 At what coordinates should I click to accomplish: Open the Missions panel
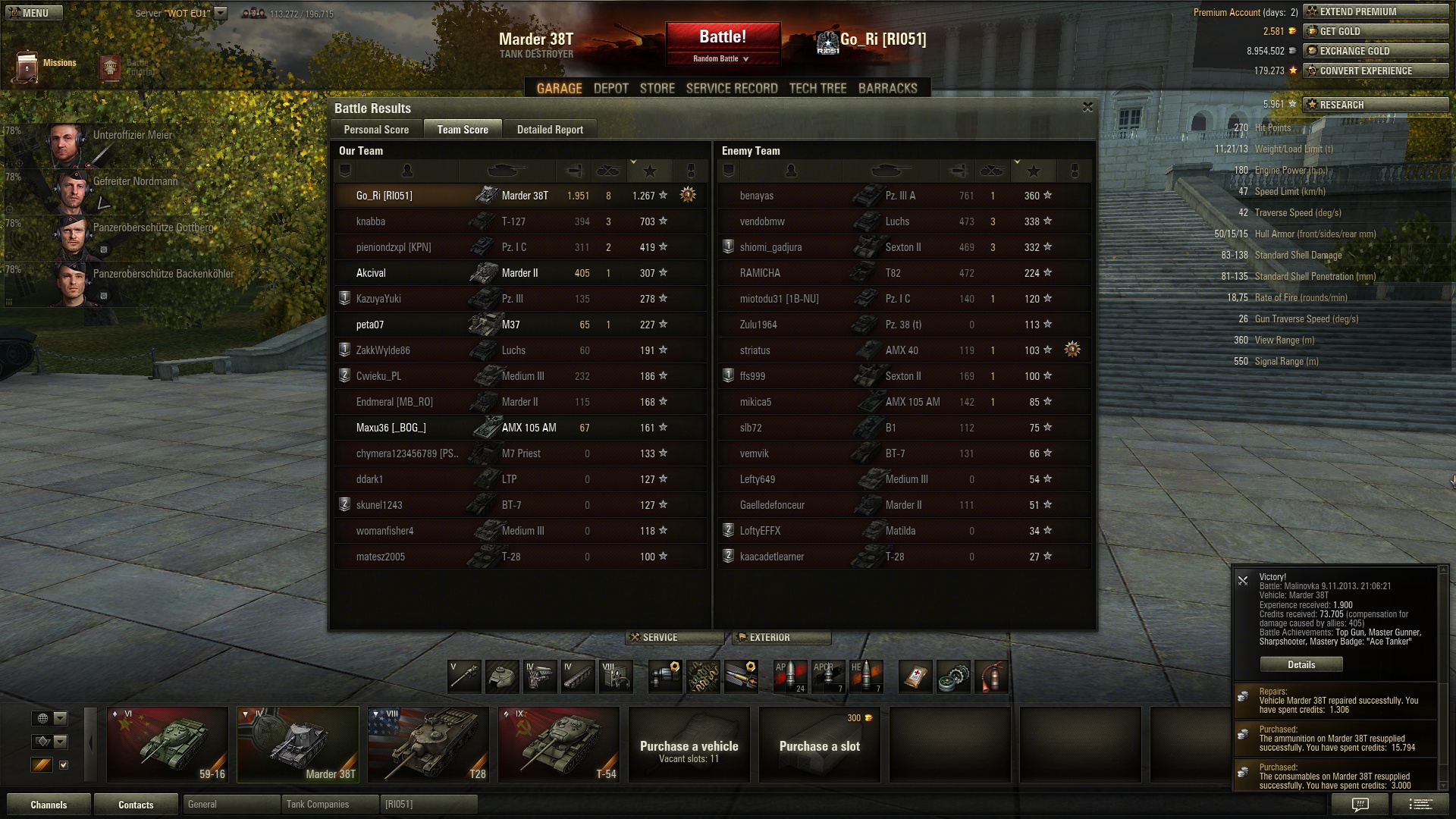point(45,66)
